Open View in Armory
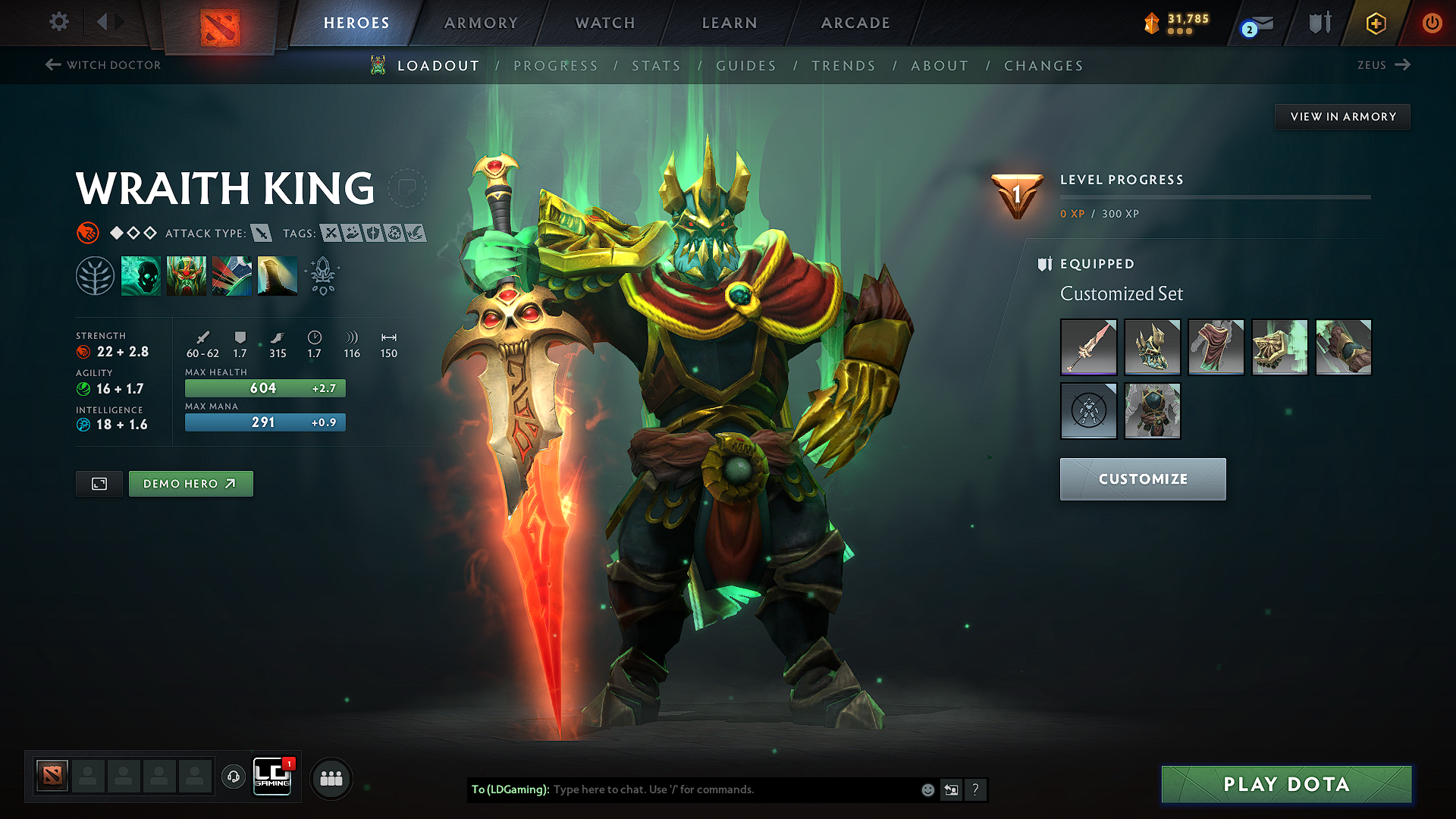This screenshot has height=819, width=1456. pyautogui.click(x=1341, y=116)
